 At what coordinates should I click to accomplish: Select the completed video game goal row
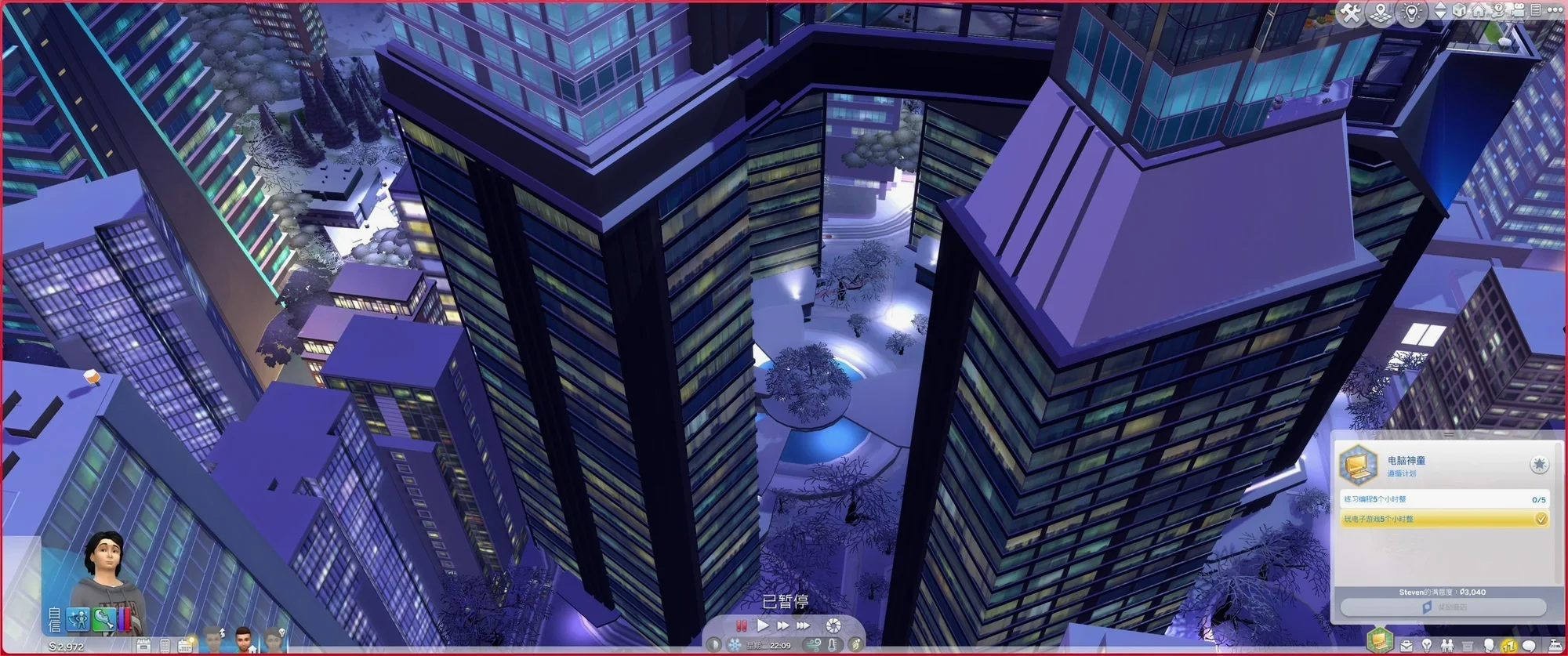[1443, 519]
